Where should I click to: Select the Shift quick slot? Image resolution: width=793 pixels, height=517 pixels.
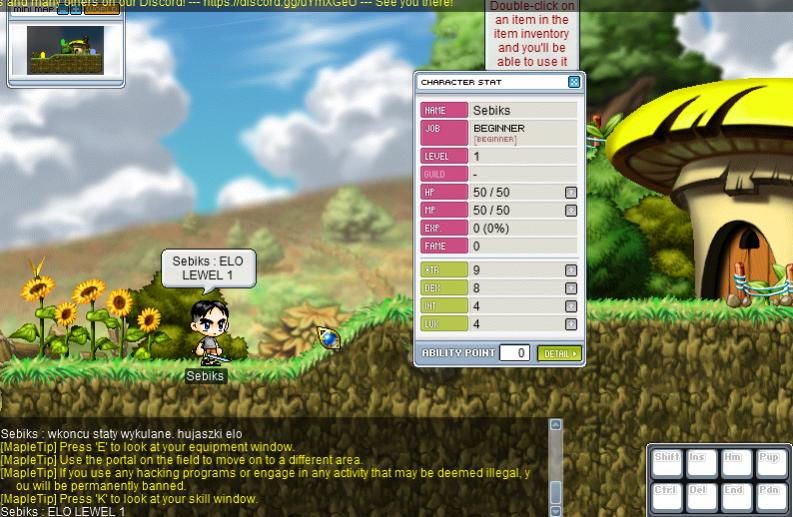(666, 463)
